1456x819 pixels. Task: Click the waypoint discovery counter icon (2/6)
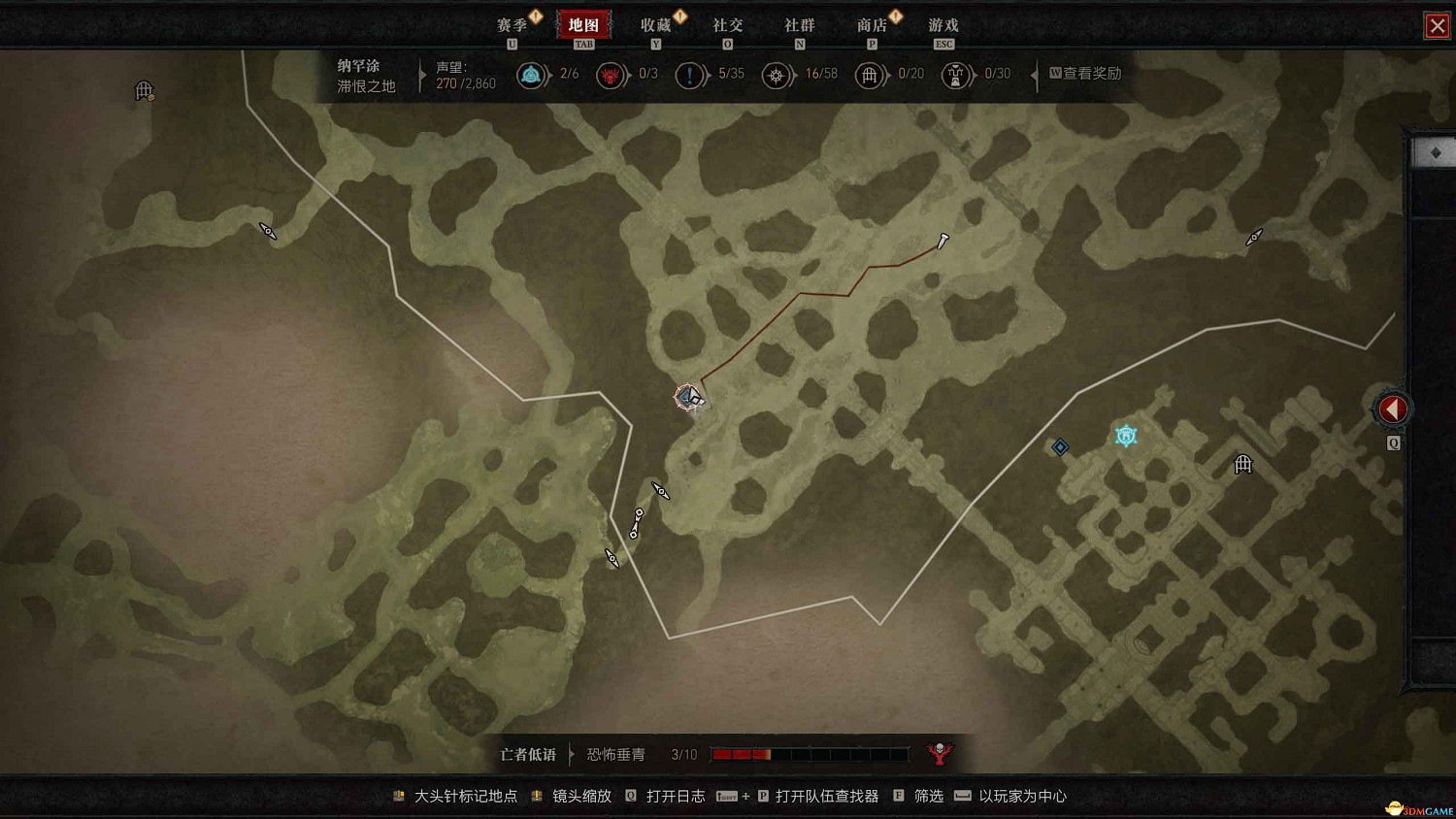pos(532,74)
